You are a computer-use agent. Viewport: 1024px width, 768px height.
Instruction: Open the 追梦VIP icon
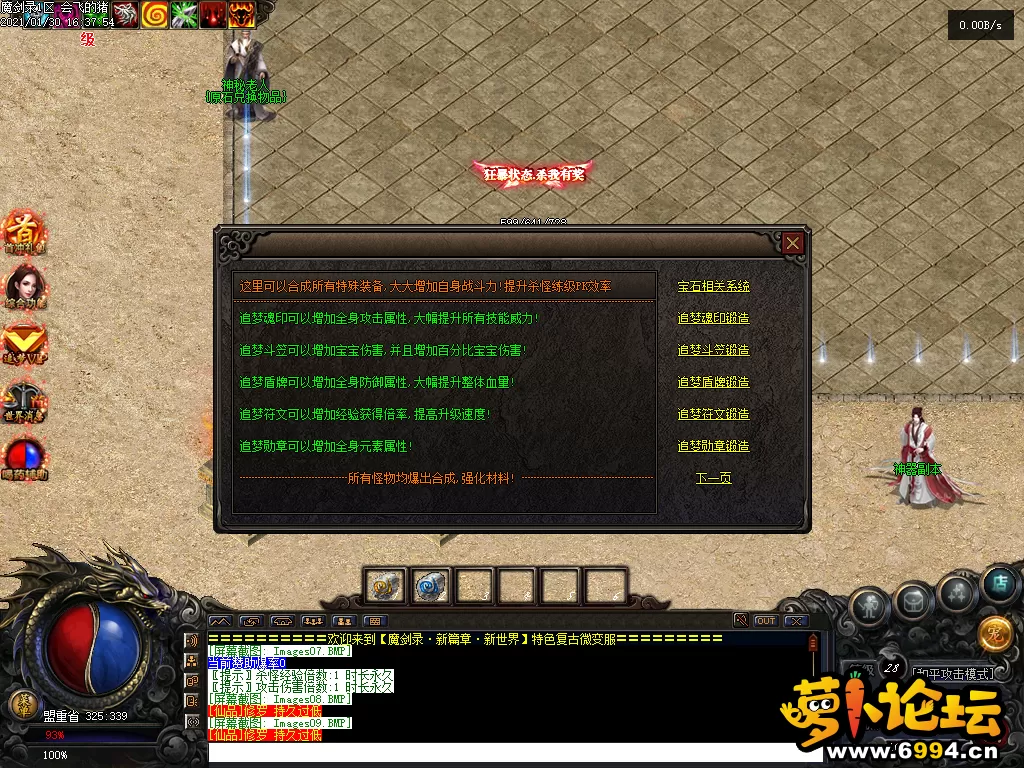(24, 342)
